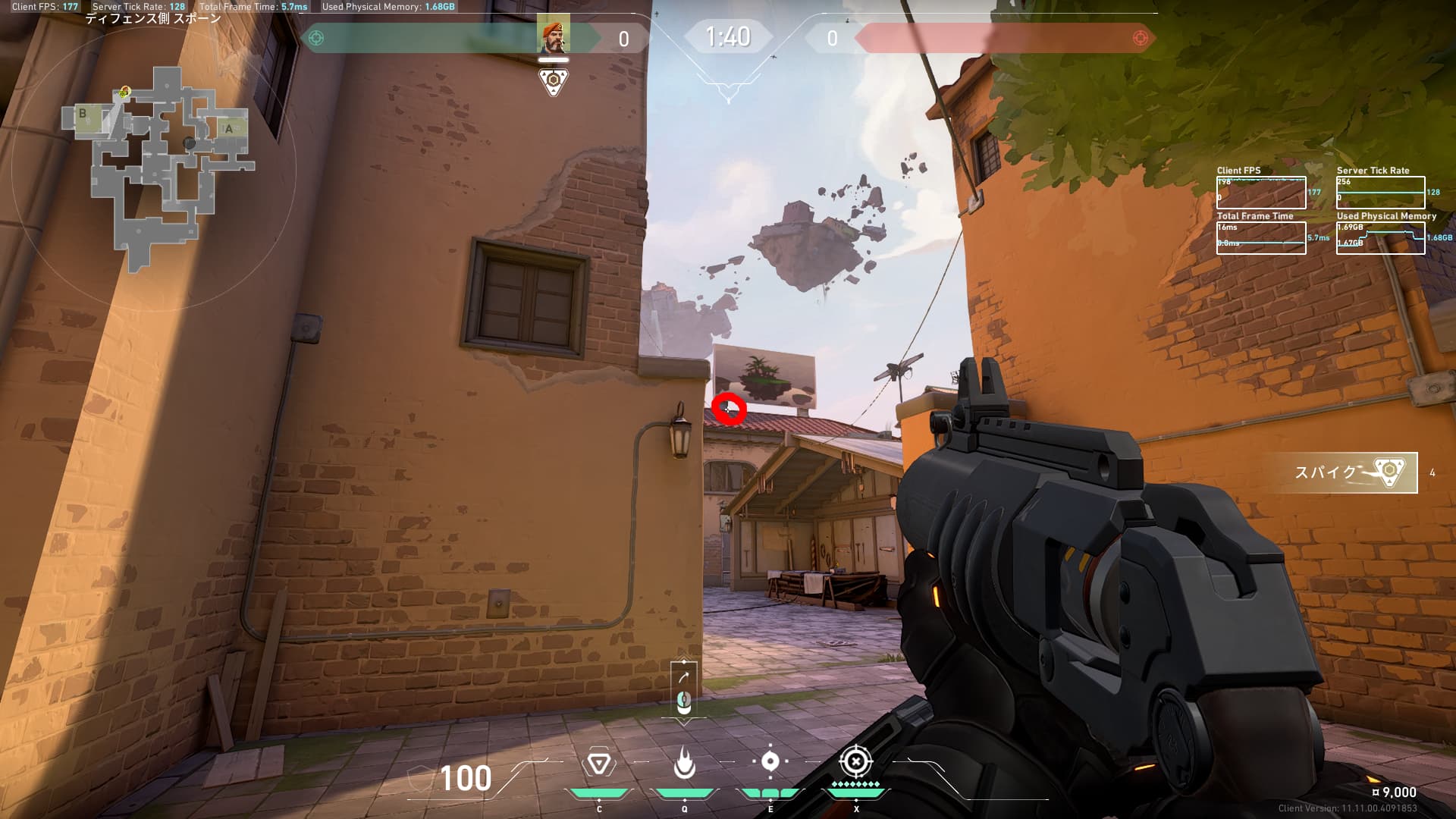Activate the Stim Beacon ability icon
1456x819 pixels.
[598, 764]
